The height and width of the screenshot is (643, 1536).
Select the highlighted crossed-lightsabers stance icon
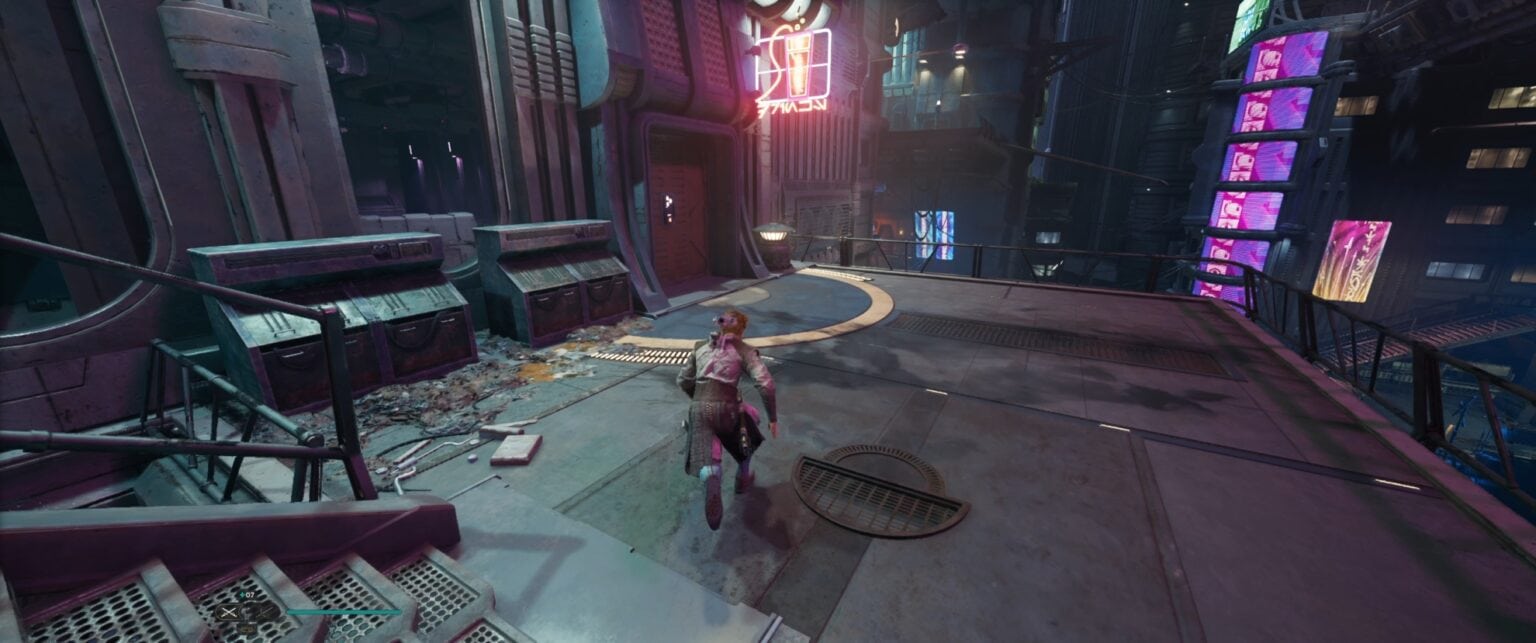point(229,612)
